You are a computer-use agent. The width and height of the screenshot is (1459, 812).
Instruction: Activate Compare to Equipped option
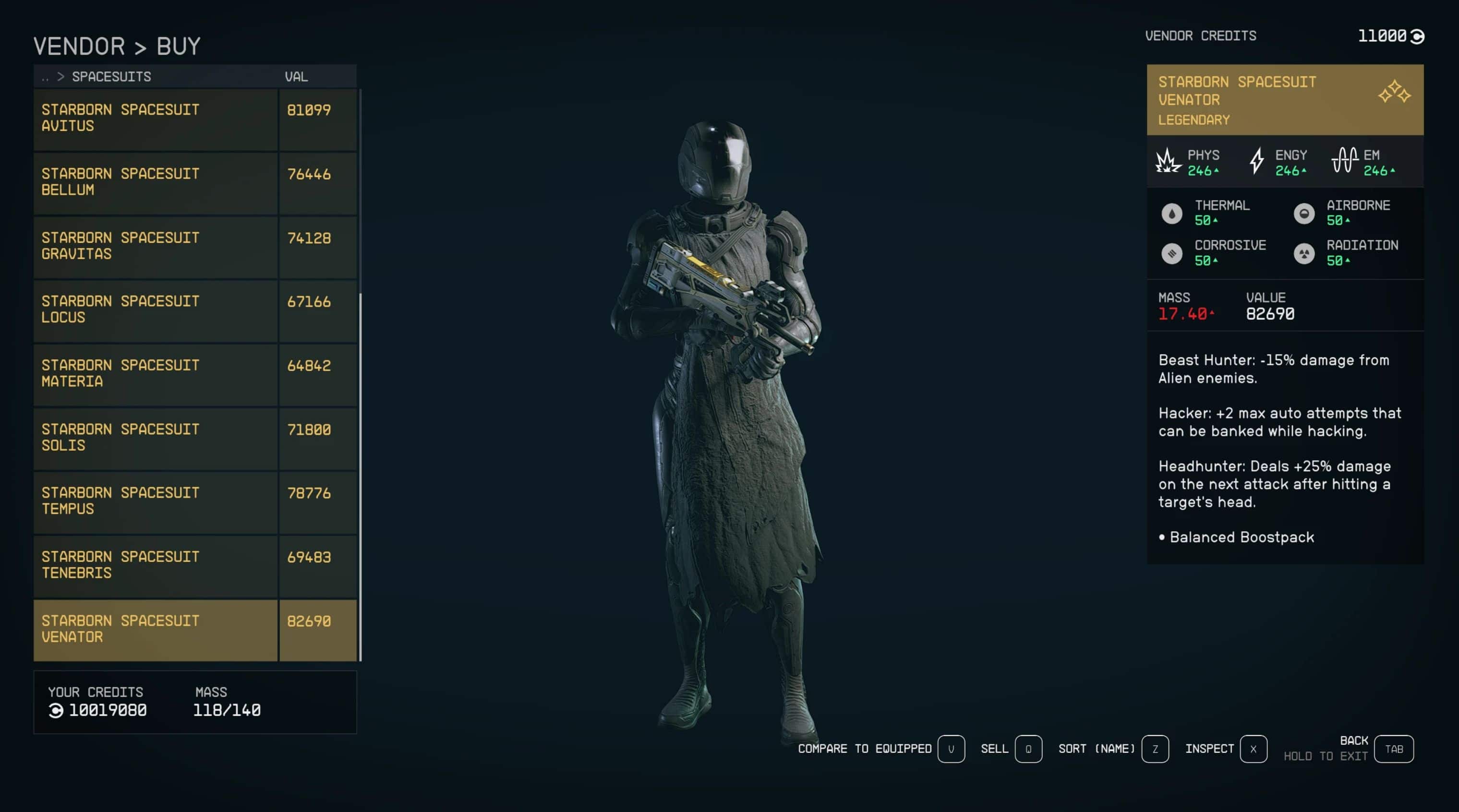coord(951,749)
